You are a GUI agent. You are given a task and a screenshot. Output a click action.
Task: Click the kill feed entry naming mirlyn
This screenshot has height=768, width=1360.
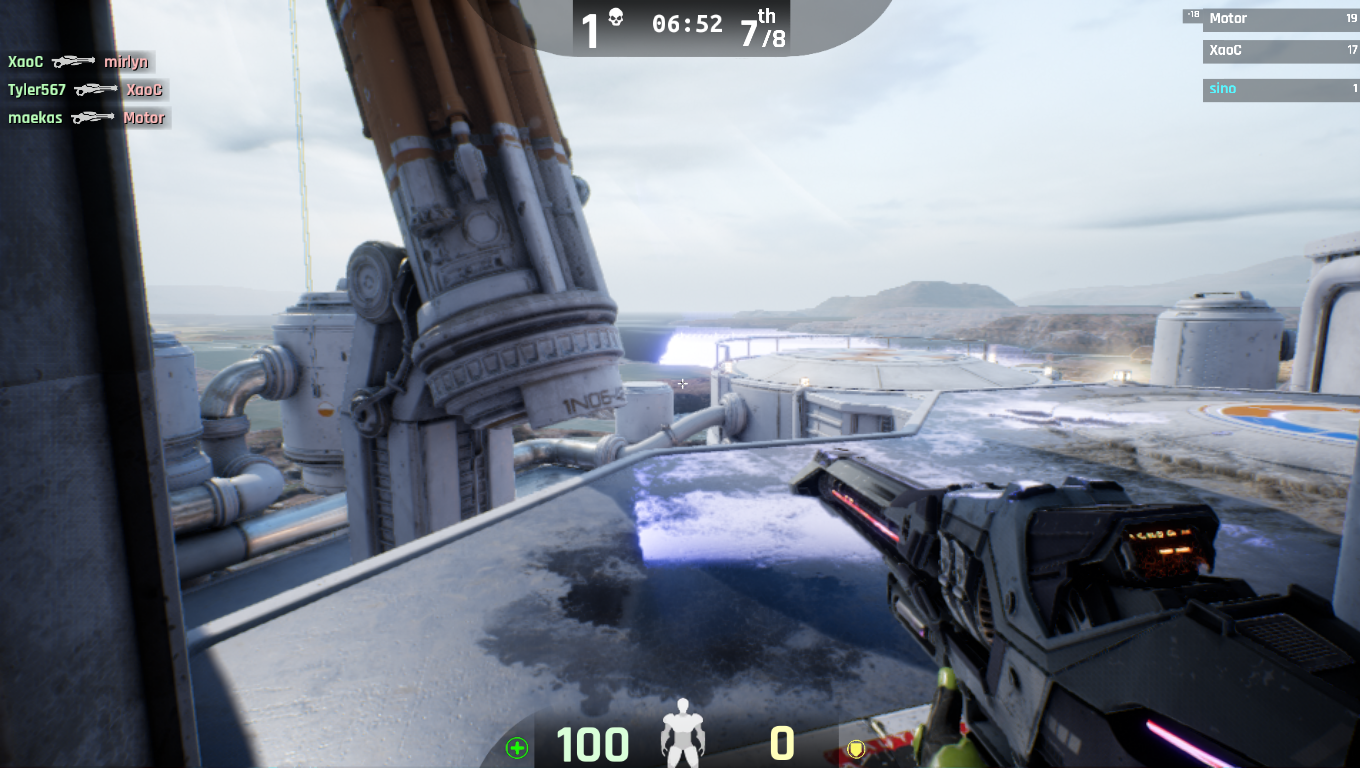pos(79,62)
